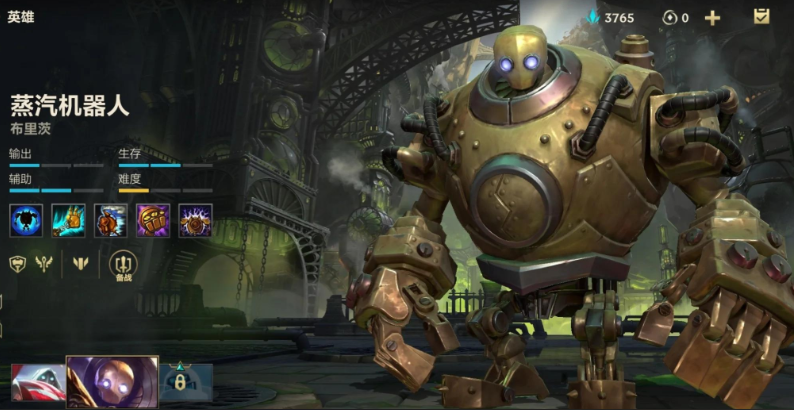
Task: Open the Static Field ultimate ability
Action: pyautogui.click(x=195, y=220)
